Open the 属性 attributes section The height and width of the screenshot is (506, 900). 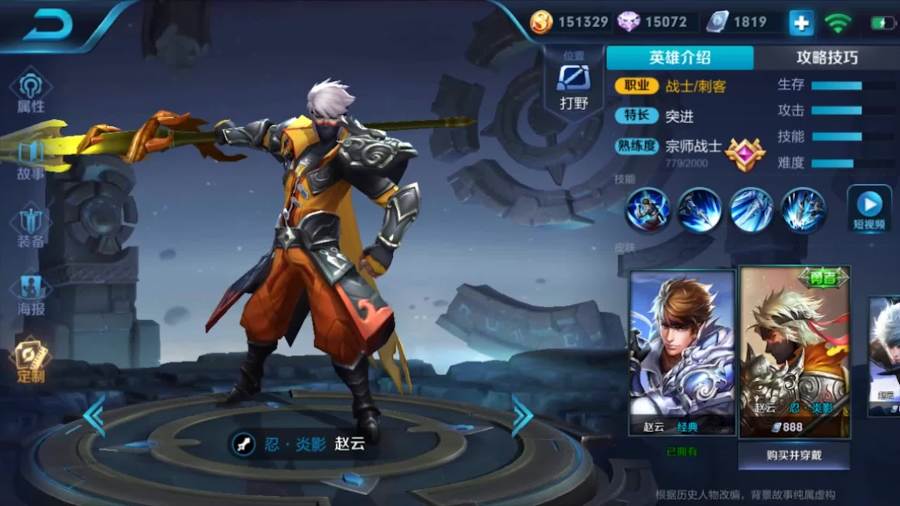[30, 91]
